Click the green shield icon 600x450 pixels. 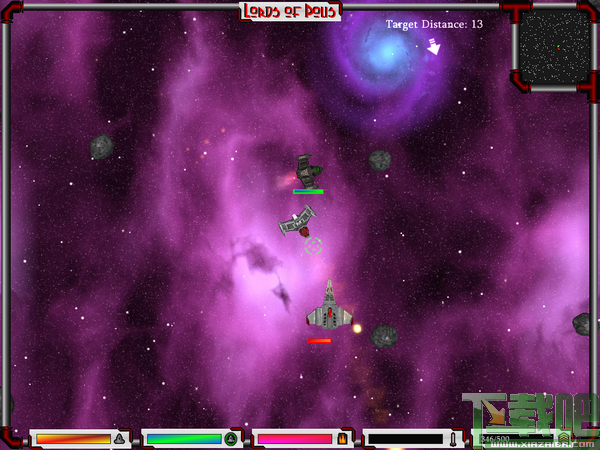coord(231,438)
